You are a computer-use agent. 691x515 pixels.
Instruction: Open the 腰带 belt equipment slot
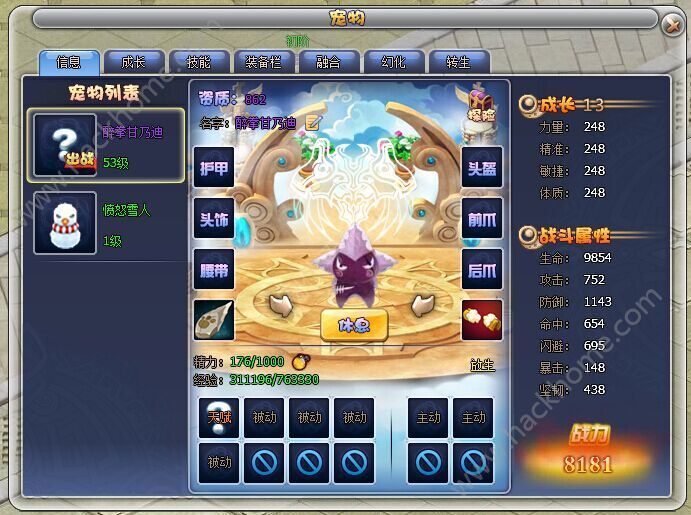[214, 270]
